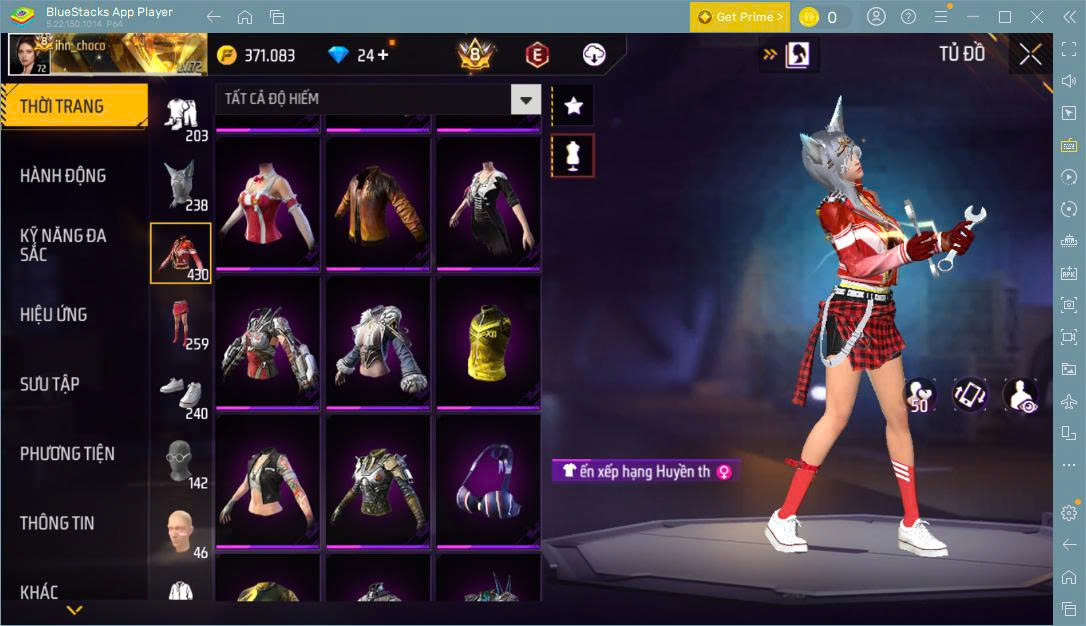The width and height of the screenshot is (1086, 626).
Task: Close the wardrobe with the X button
Action: [1030, 55]
